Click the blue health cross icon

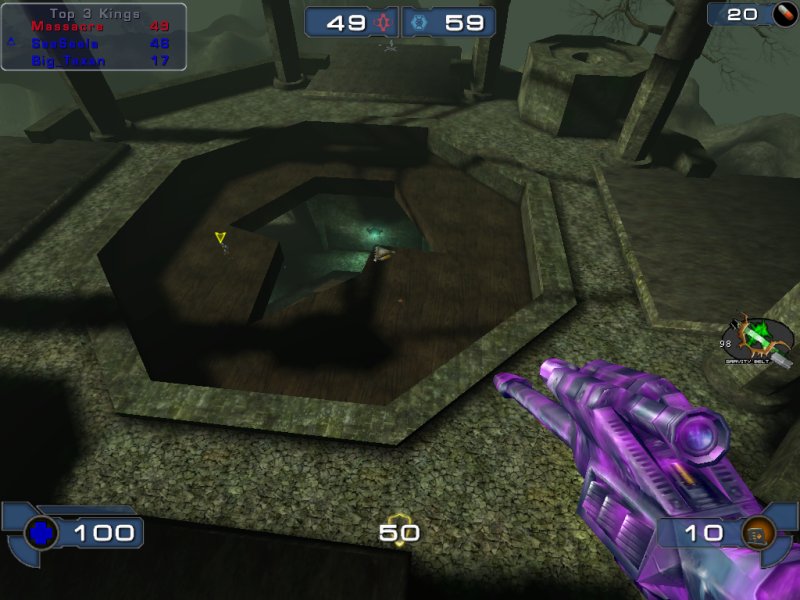coord(39,532)
